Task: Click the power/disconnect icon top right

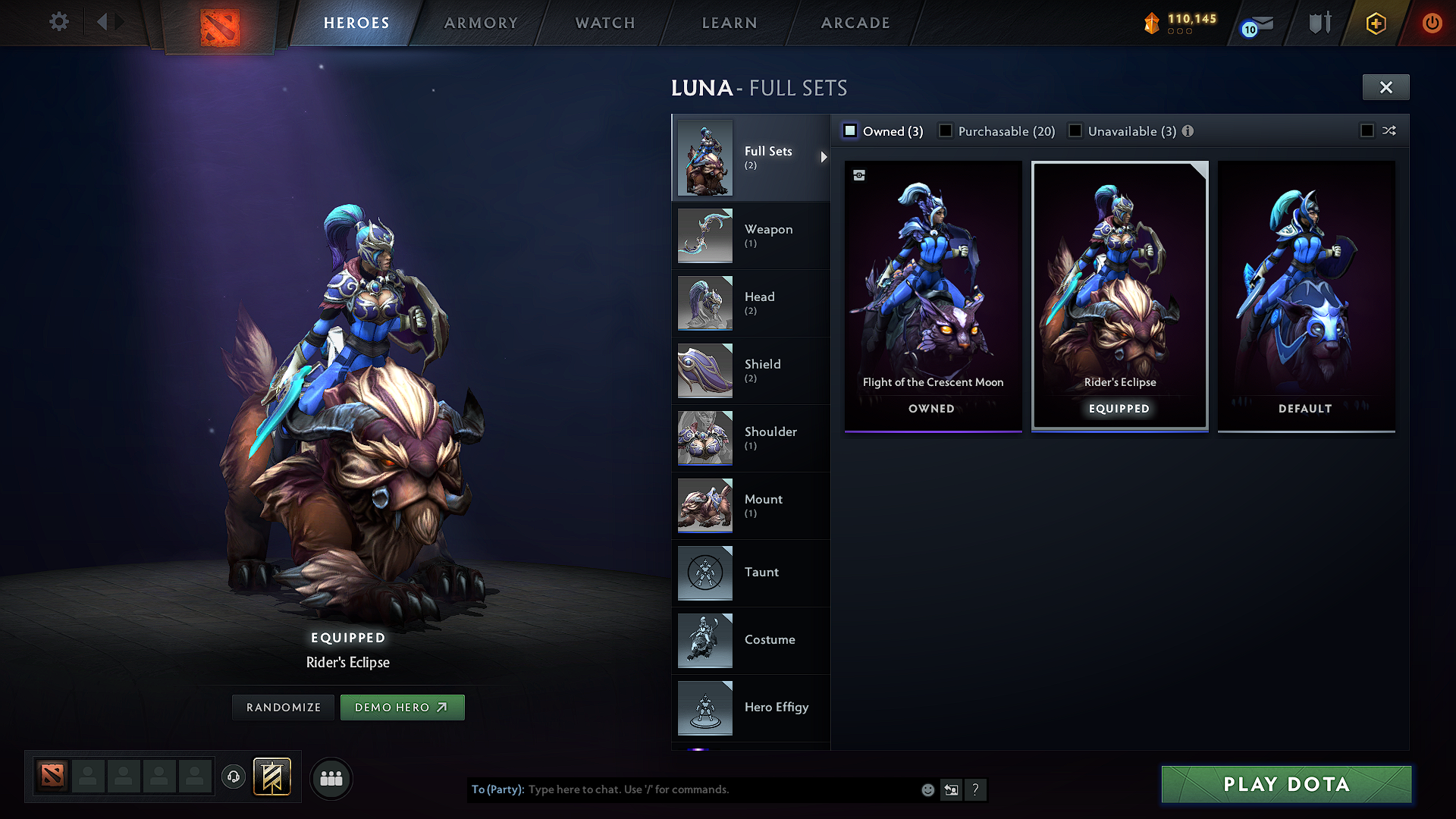Action: click(x=1432, y=23)
